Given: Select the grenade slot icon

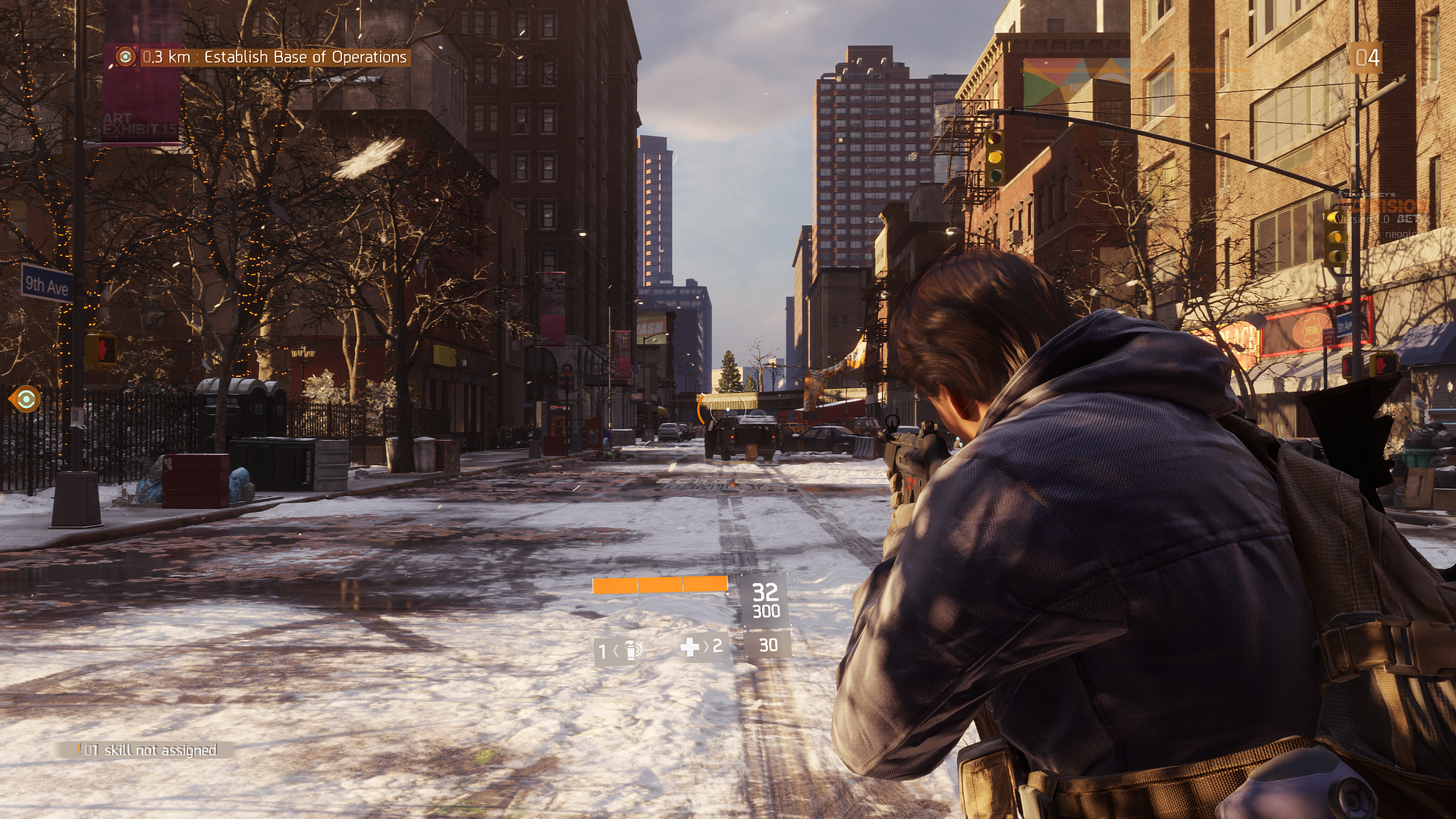Looking at the screenshot, I should (x=632, y=650).
